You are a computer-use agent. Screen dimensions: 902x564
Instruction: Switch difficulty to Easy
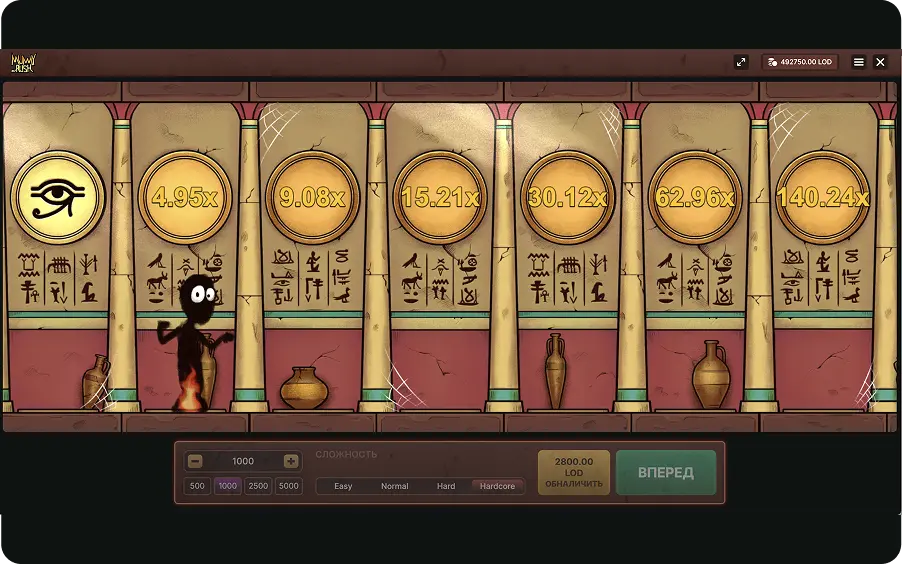[343, 486]
